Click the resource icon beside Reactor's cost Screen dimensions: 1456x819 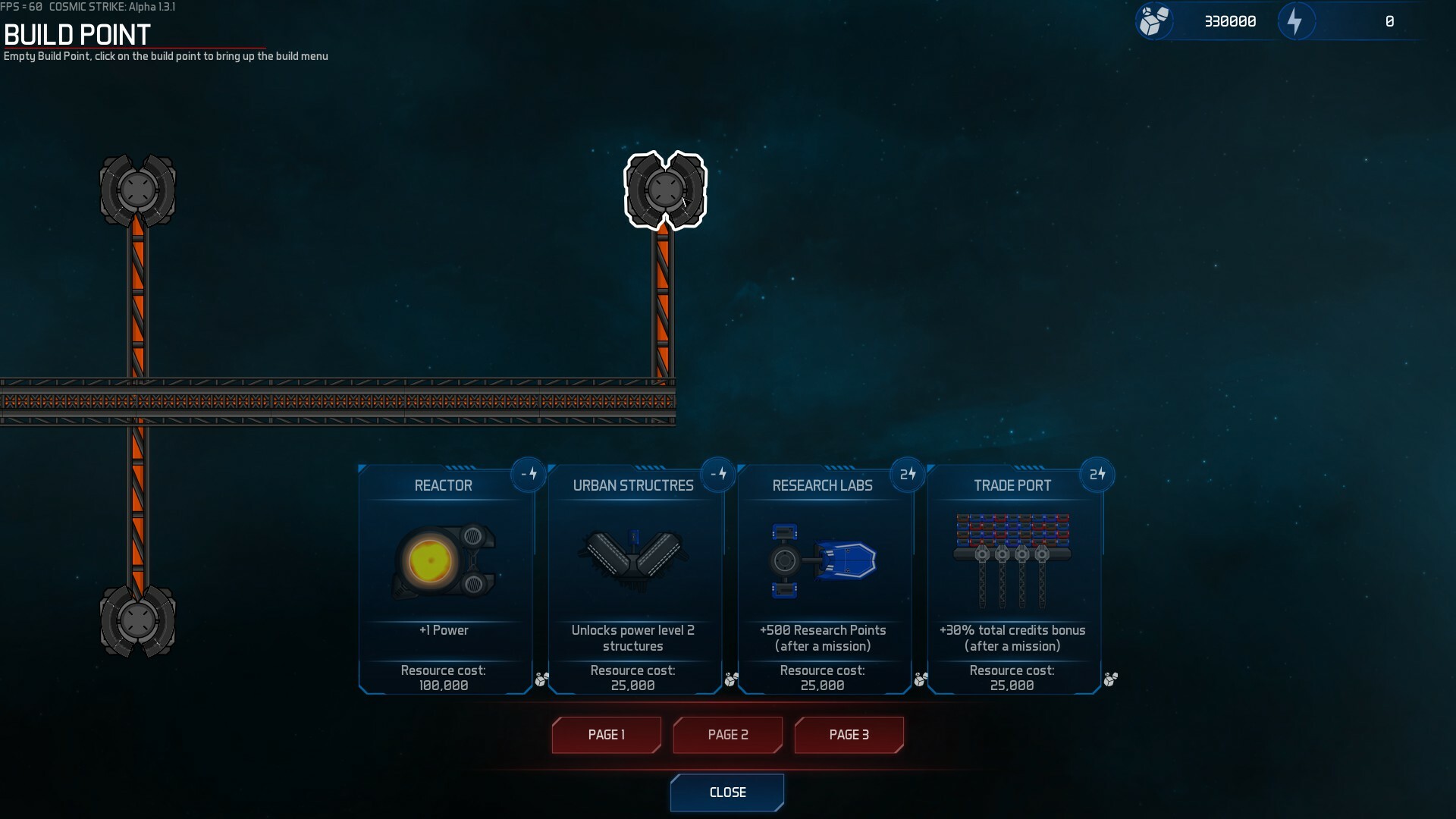tap(541, 680)
